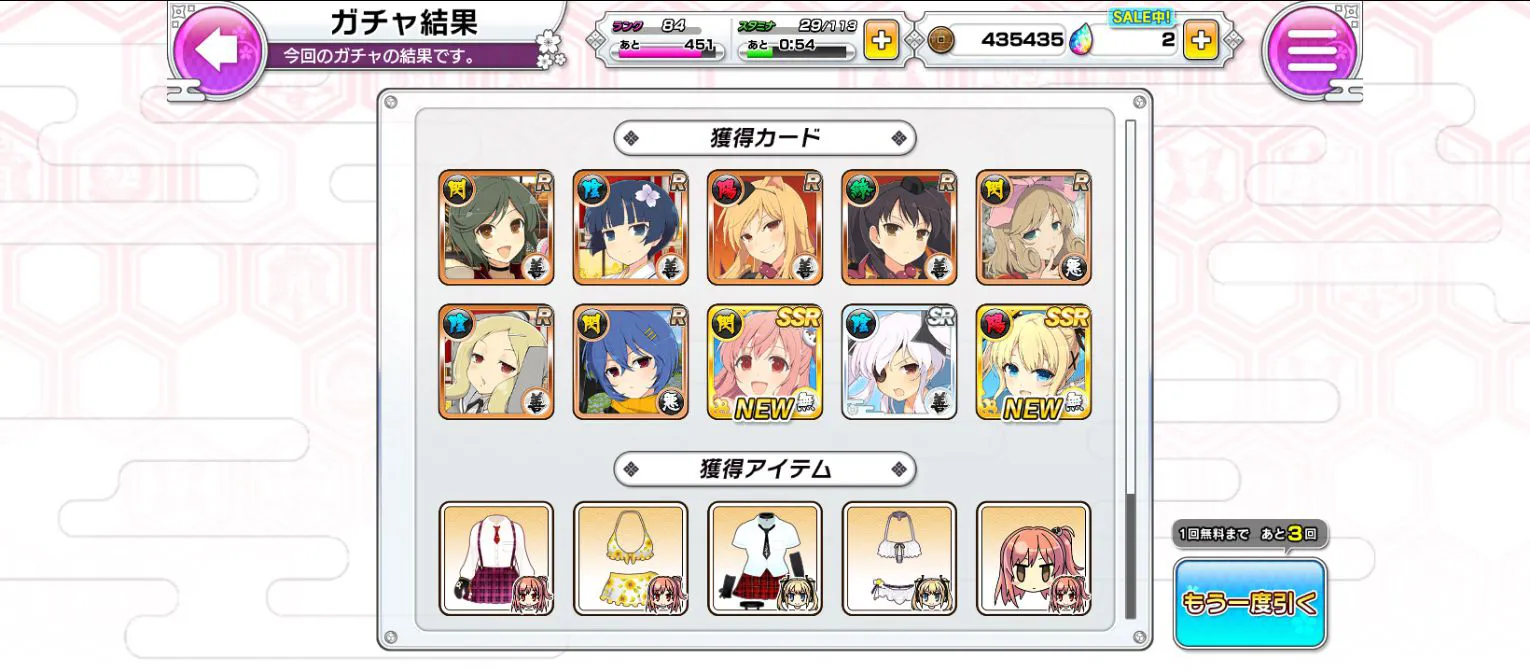Go back with the pink arrow button

217,50
